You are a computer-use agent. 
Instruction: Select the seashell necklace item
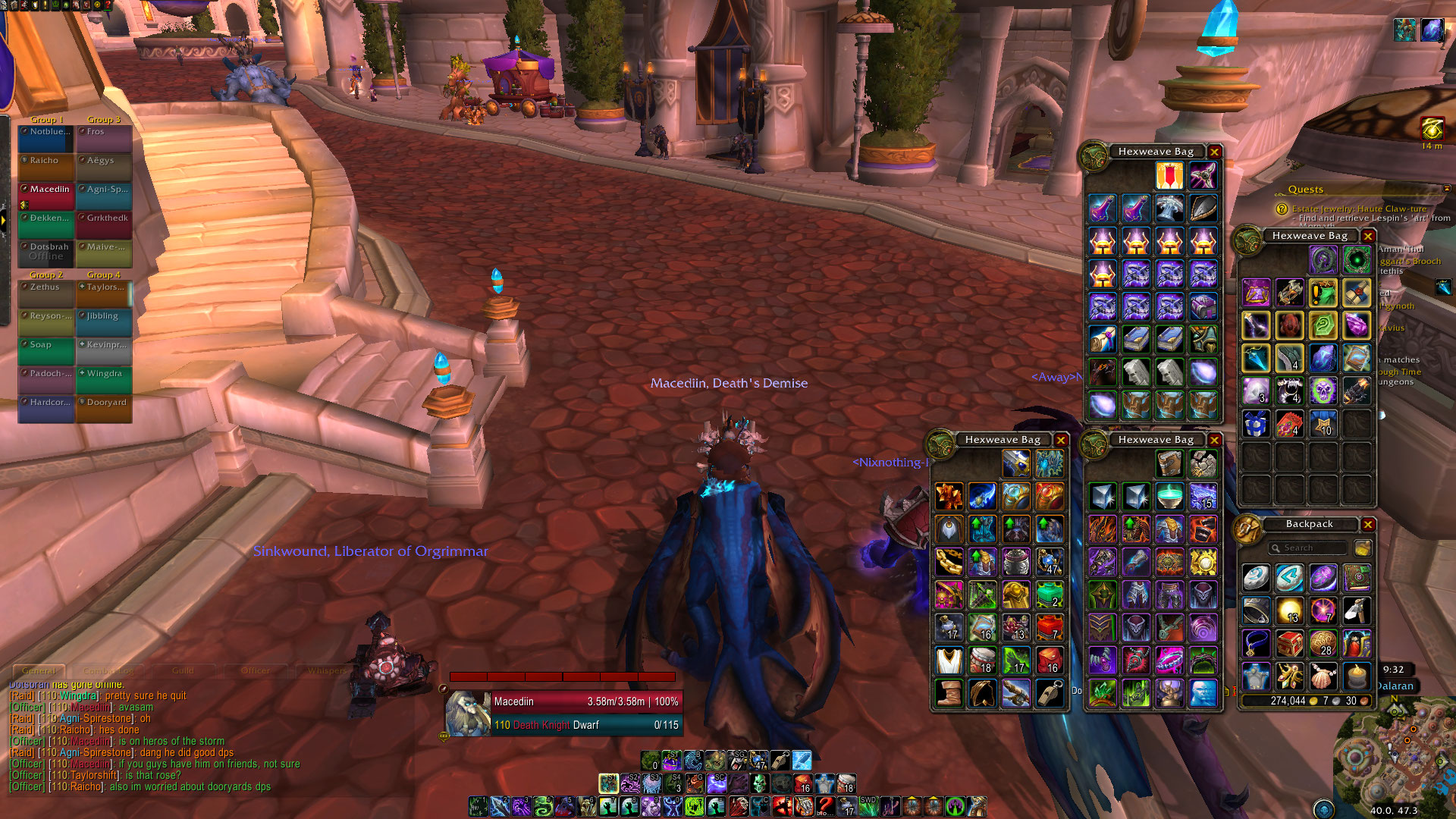(x=1323, y=676)
